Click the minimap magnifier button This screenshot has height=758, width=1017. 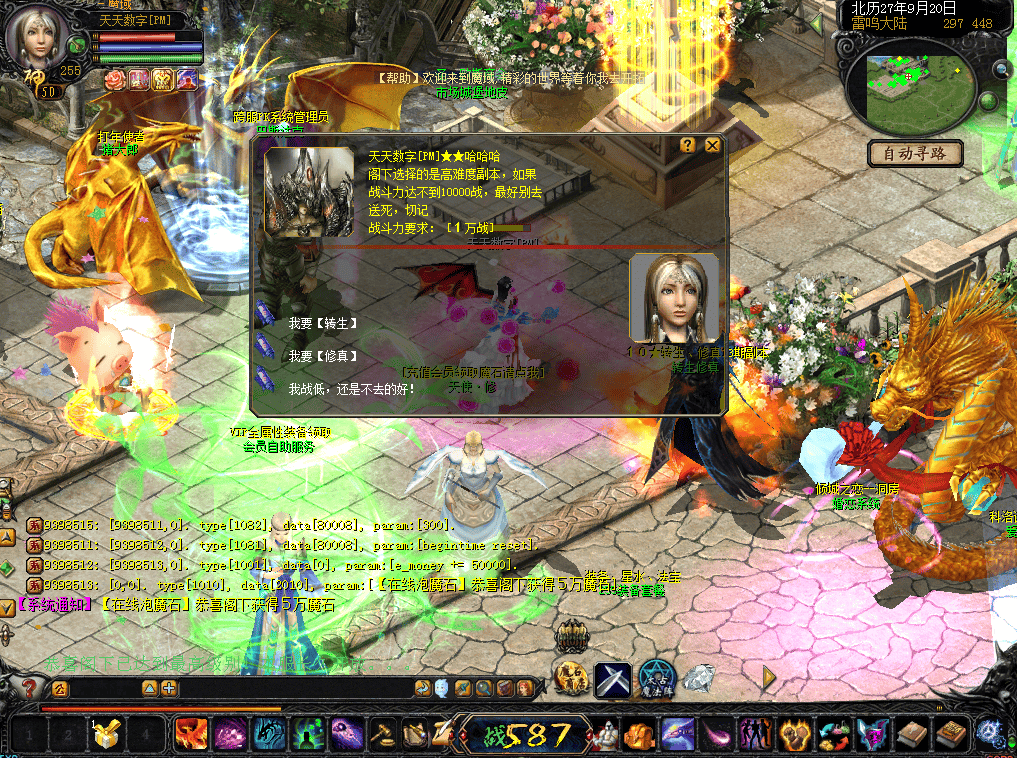point(1000,69)
